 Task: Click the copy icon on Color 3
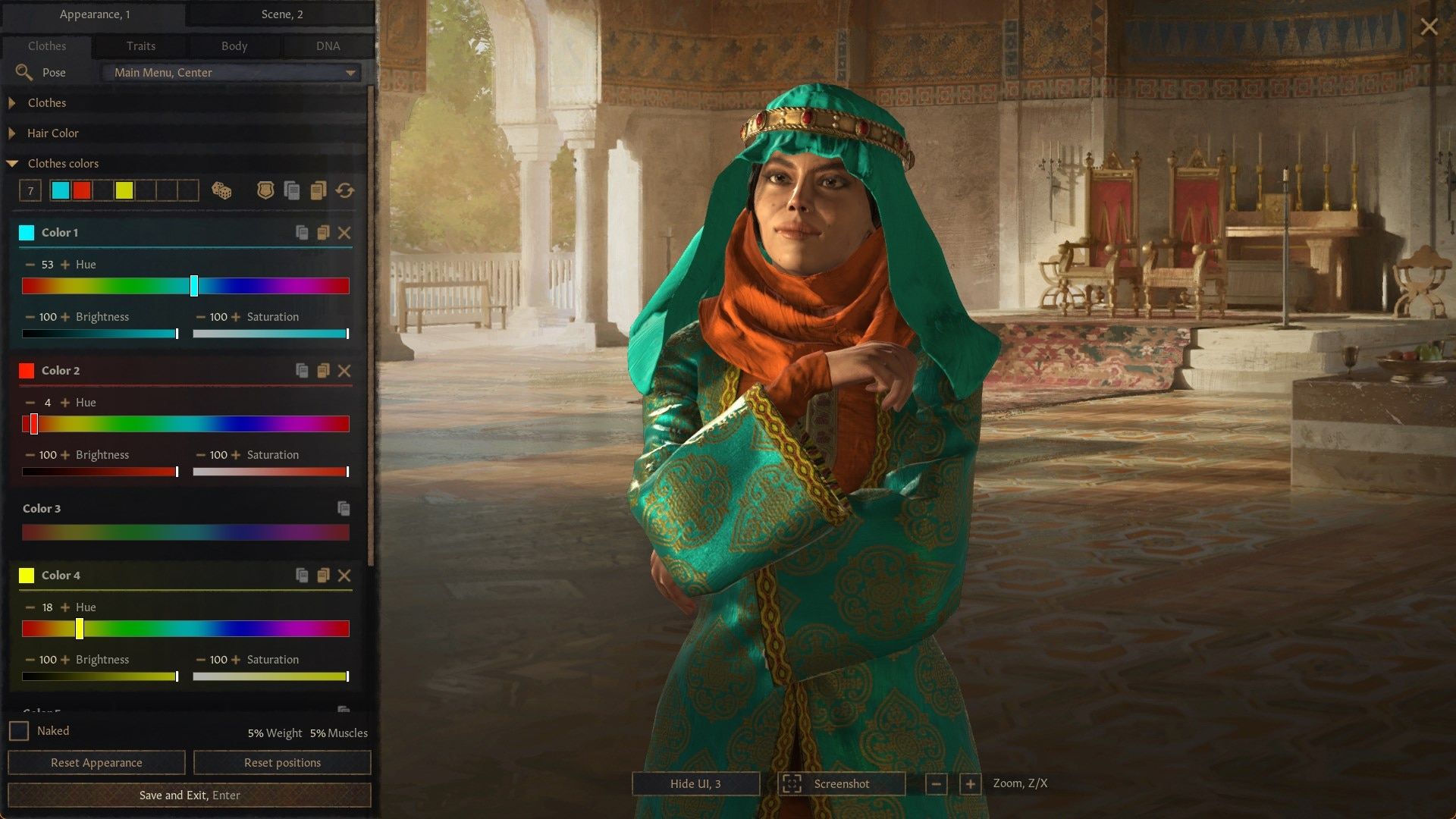pyautogui.click(x=343, y=509)
